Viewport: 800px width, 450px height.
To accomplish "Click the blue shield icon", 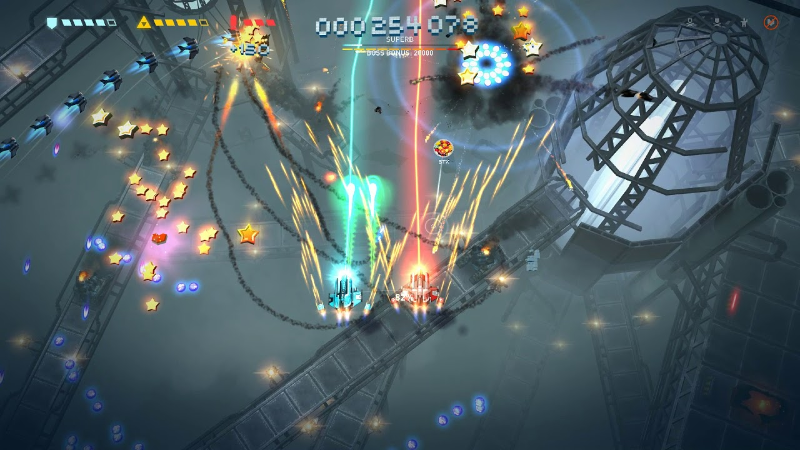I will coord(52,22).
